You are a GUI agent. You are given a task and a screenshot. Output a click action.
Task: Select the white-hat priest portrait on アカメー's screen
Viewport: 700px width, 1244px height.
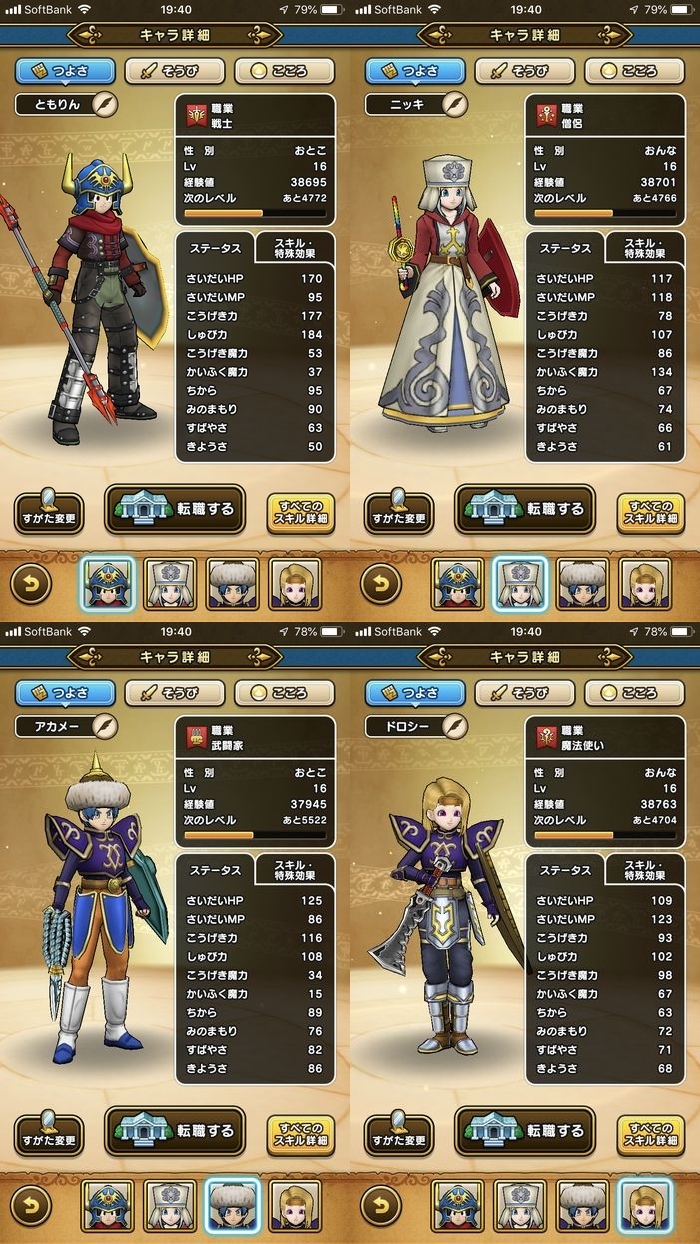pos(170,1205)
